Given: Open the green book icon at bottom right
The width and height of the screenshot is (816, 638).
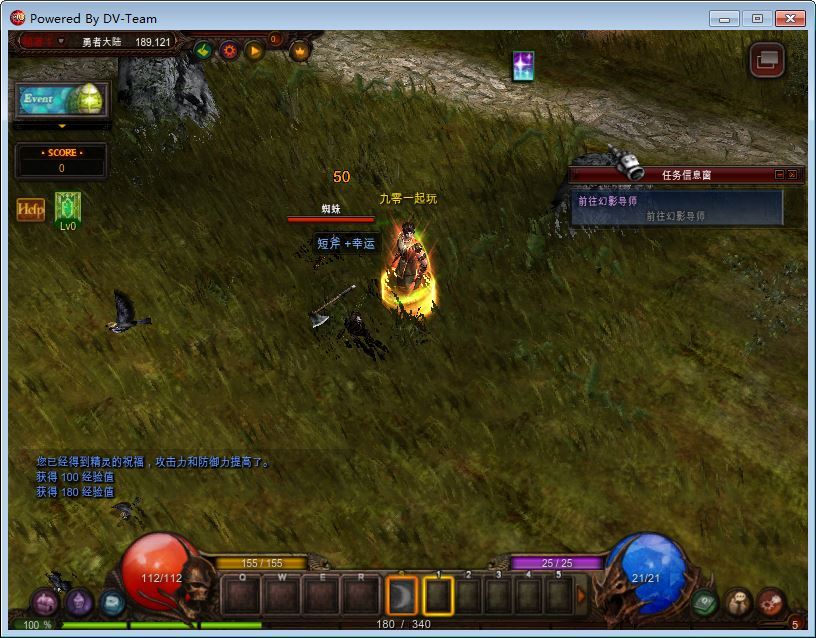Looking at the screenshot, I should click(705, 602).
